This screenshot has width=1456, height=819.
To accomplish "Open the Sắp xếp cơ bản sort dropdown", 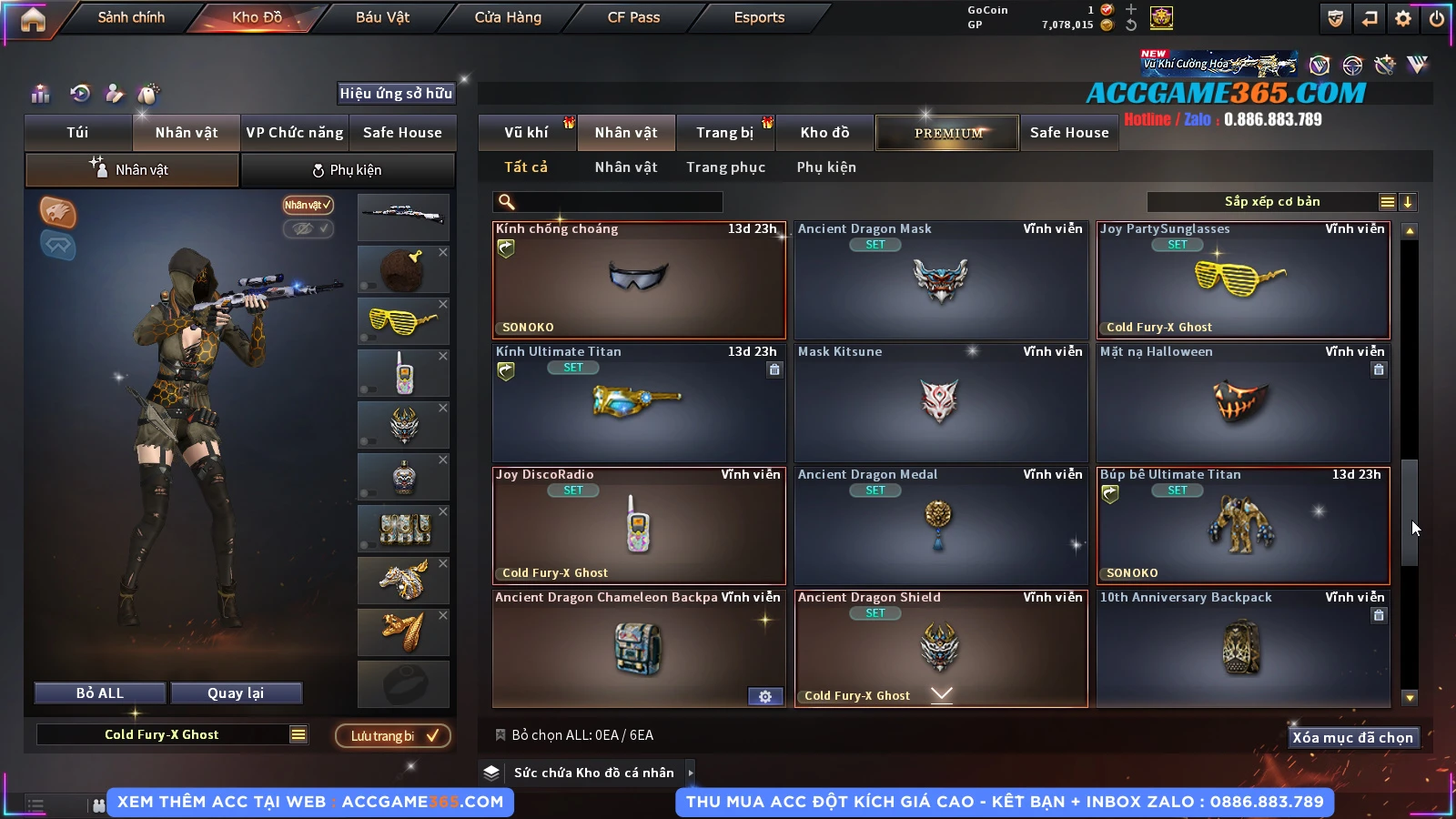I will [1272, 202].
